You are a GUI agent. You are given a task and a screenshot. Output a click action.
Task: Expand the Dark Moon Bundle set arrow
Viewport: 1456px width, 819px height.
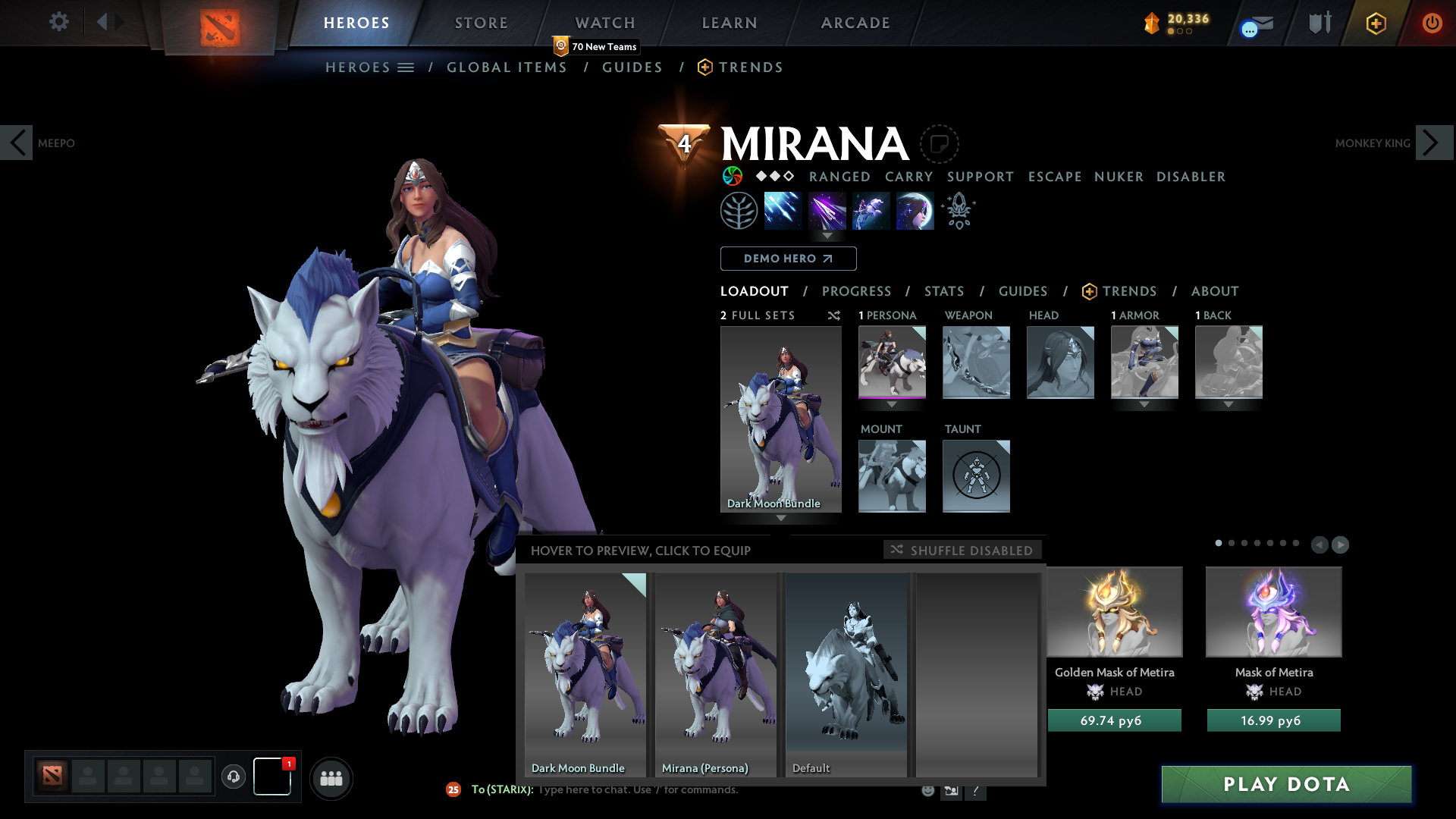click(x=780, y=518)
